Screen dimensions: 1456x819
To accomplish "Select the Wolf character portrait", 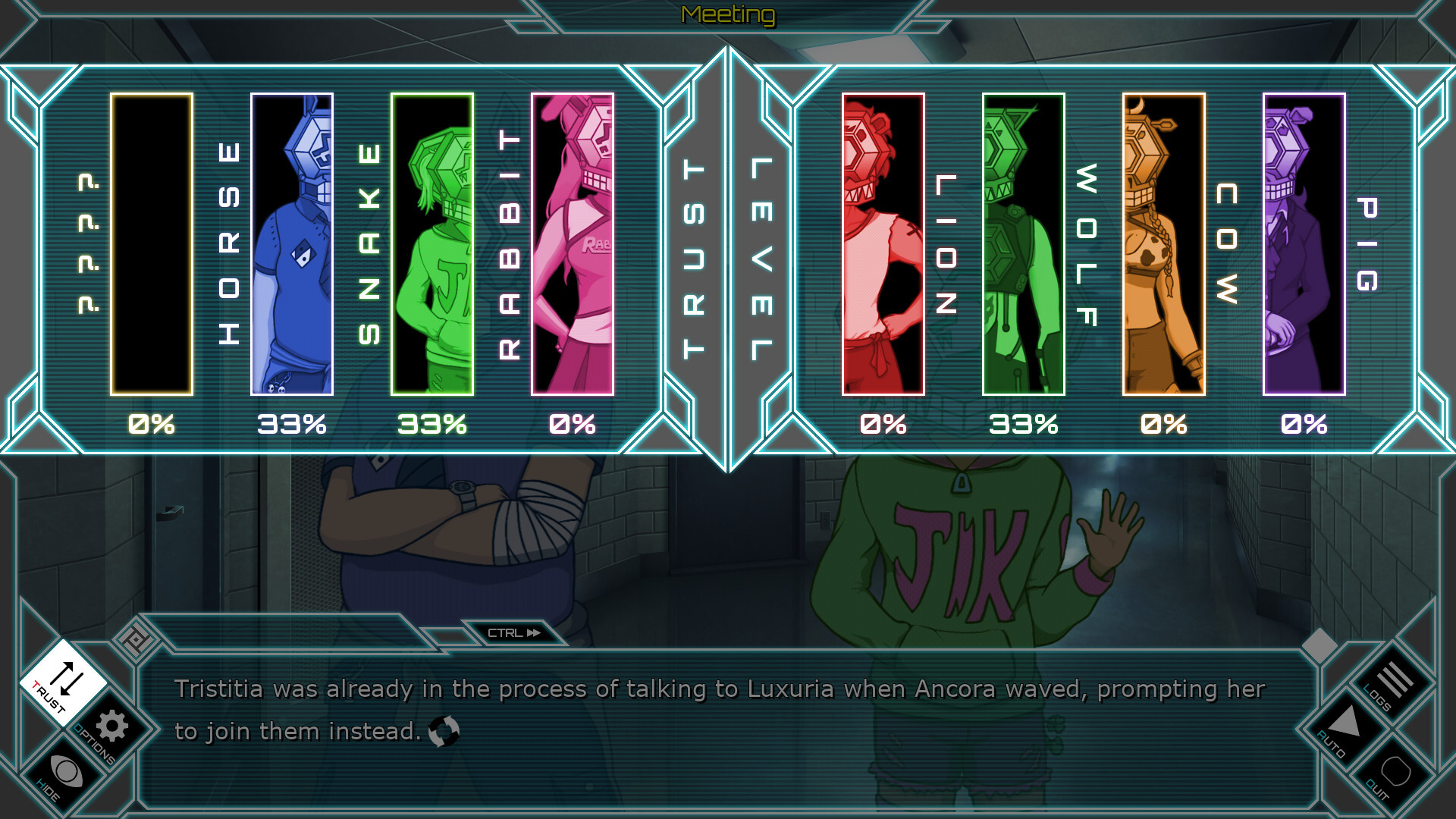I will (x=1024, y=244).
